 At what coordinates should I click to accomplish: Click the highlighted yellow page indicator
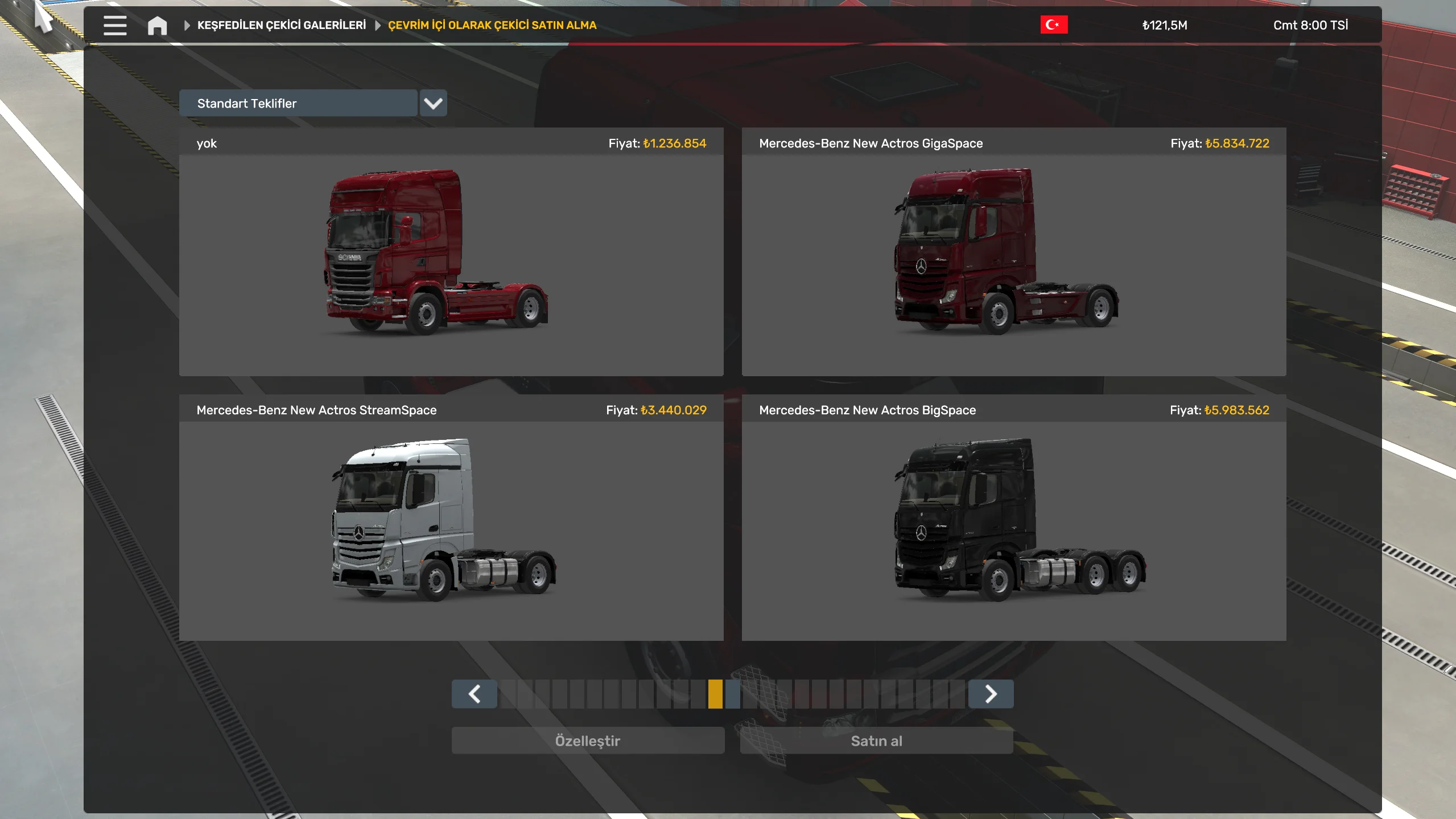[715, 694]
